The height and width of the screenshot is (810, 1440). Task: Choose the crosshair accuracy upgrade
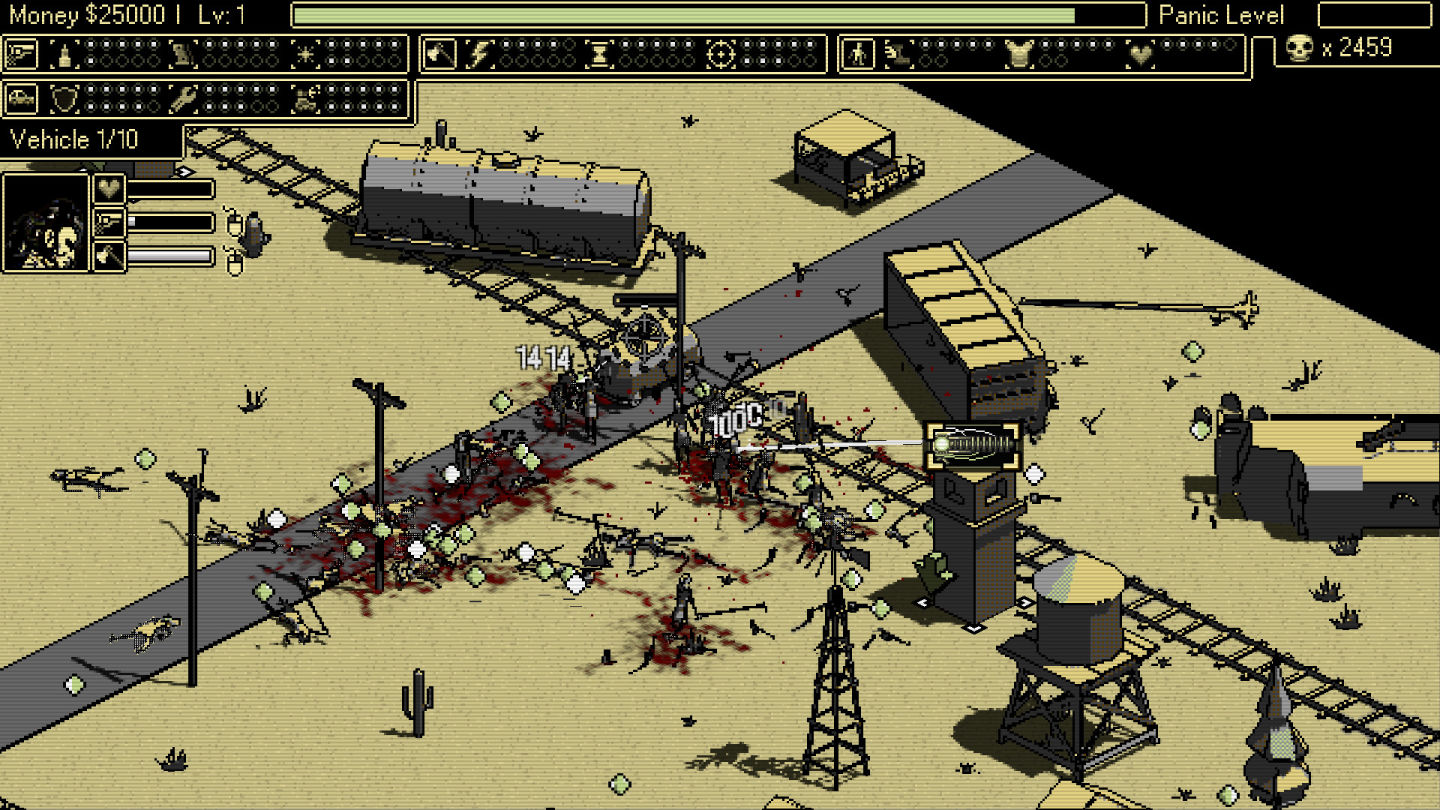[720, 54]
